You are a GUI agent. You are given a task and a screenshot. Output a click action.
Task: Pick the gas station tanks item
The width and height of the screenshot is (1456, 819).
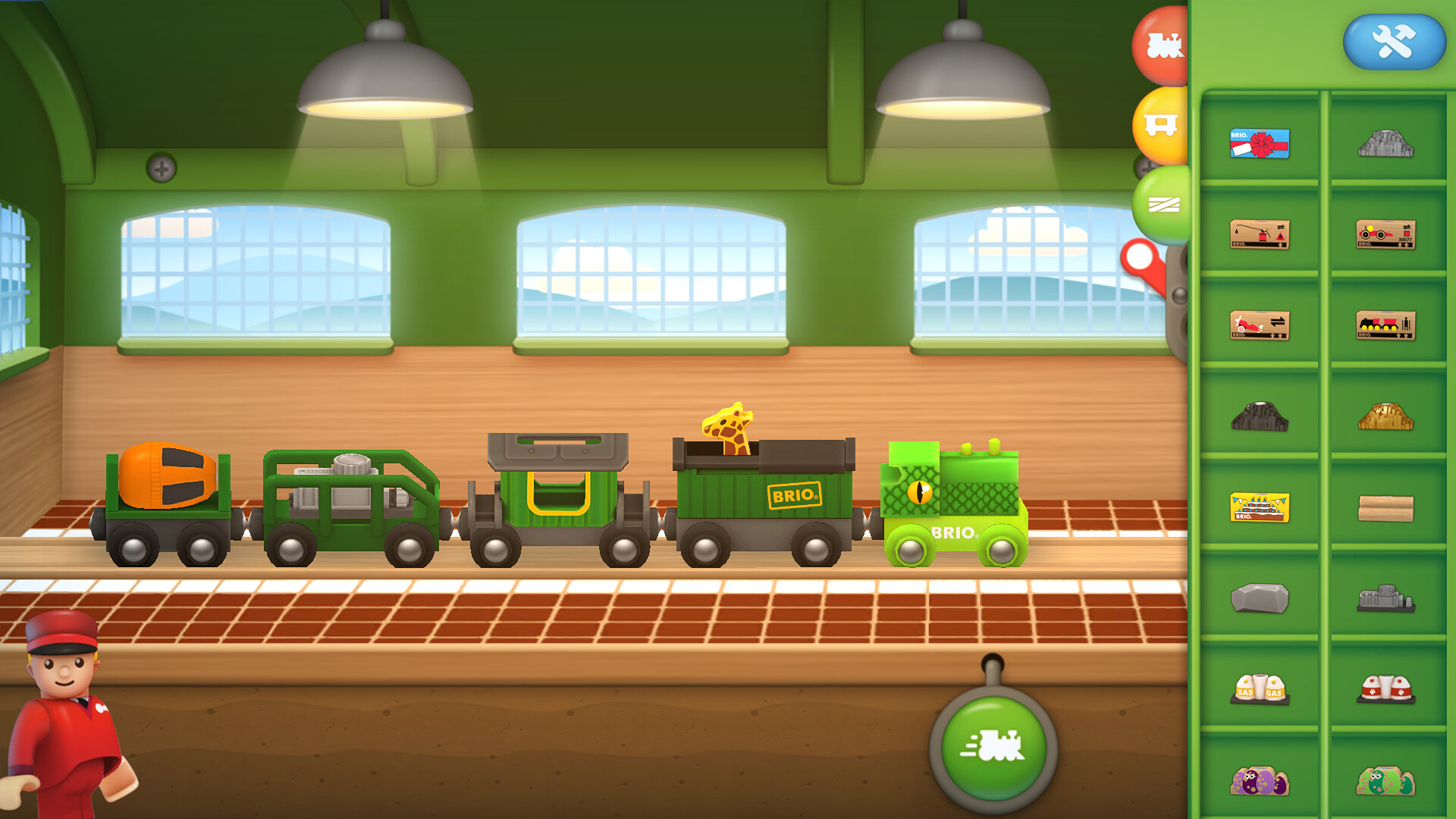(x=1260, y=689)
